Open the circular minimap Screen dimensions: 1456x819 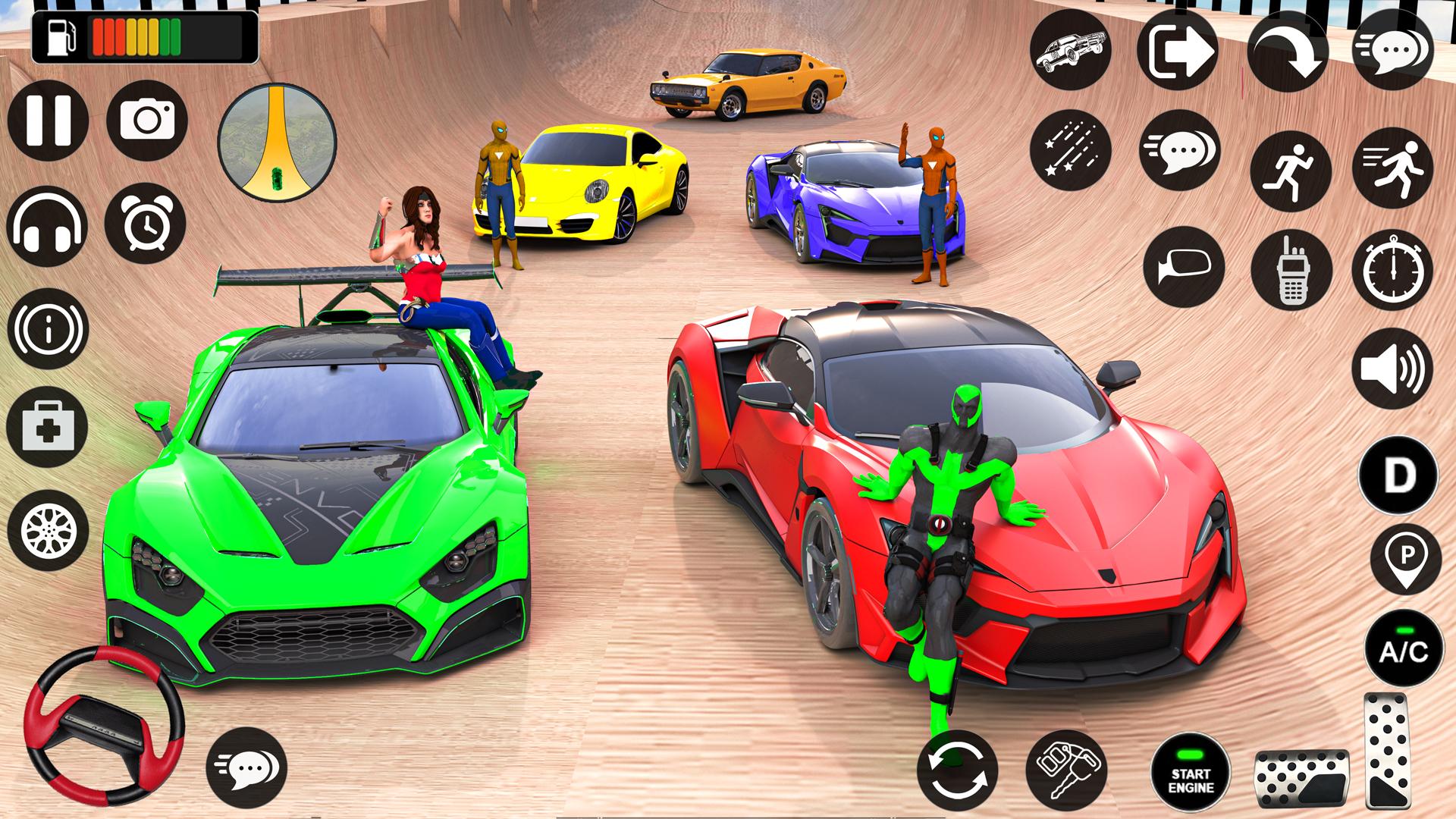[277, 142]
